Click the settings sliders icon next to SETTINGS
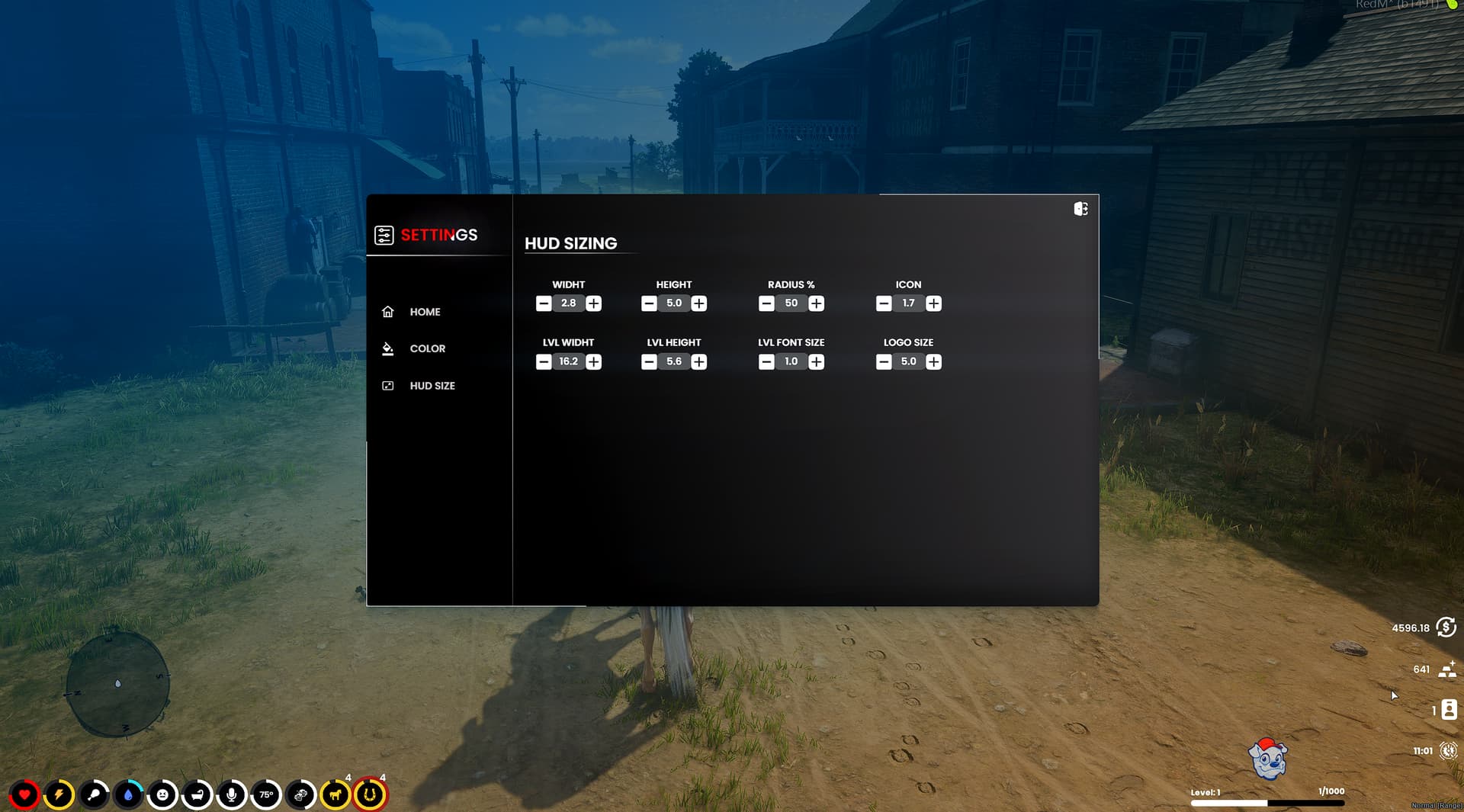 click(x=385, y=235)
